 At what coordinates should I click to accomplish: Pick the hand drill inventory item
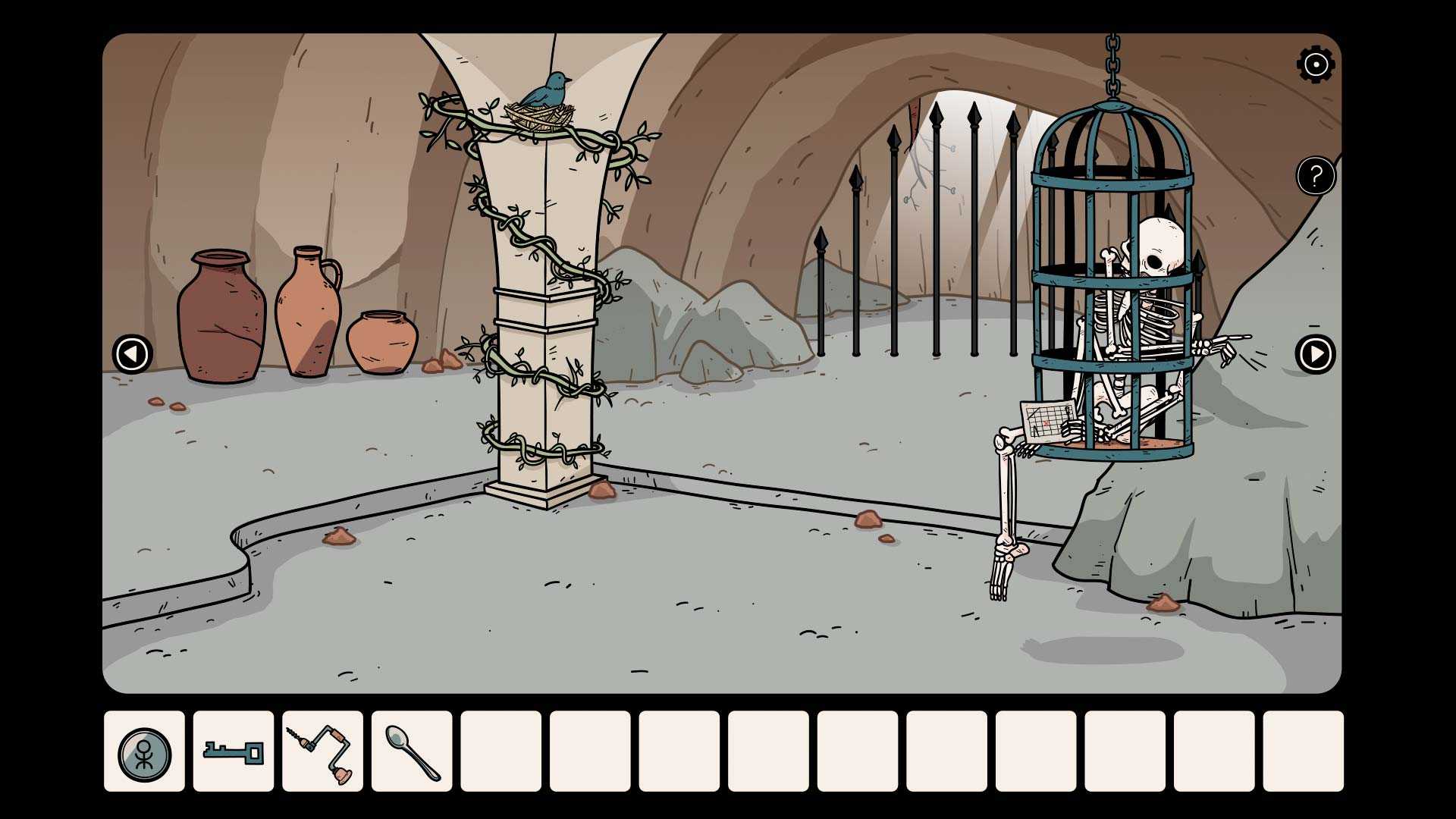(x=322, y=752)
